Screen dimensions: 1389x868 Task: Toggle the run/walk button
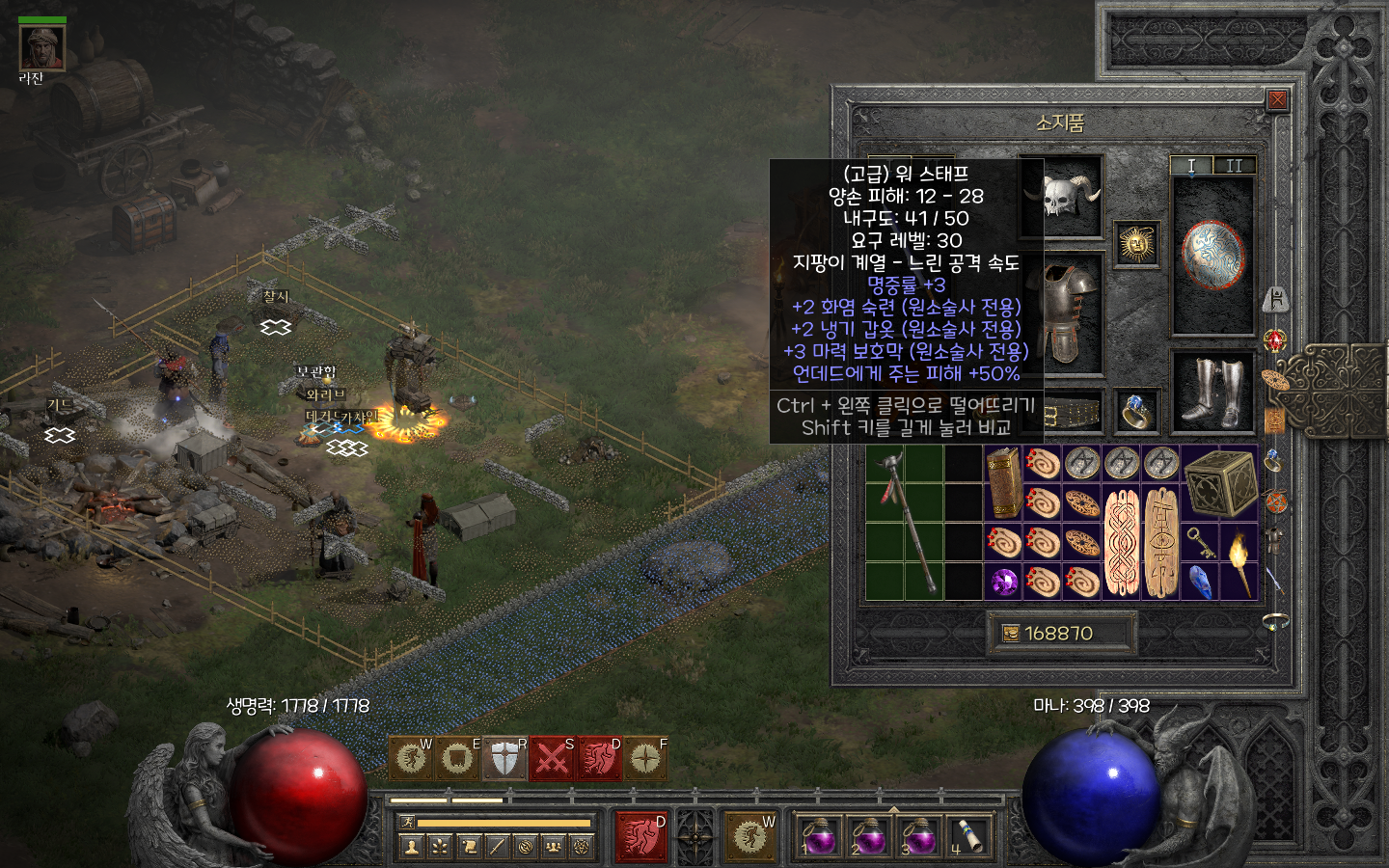point(408,823)
